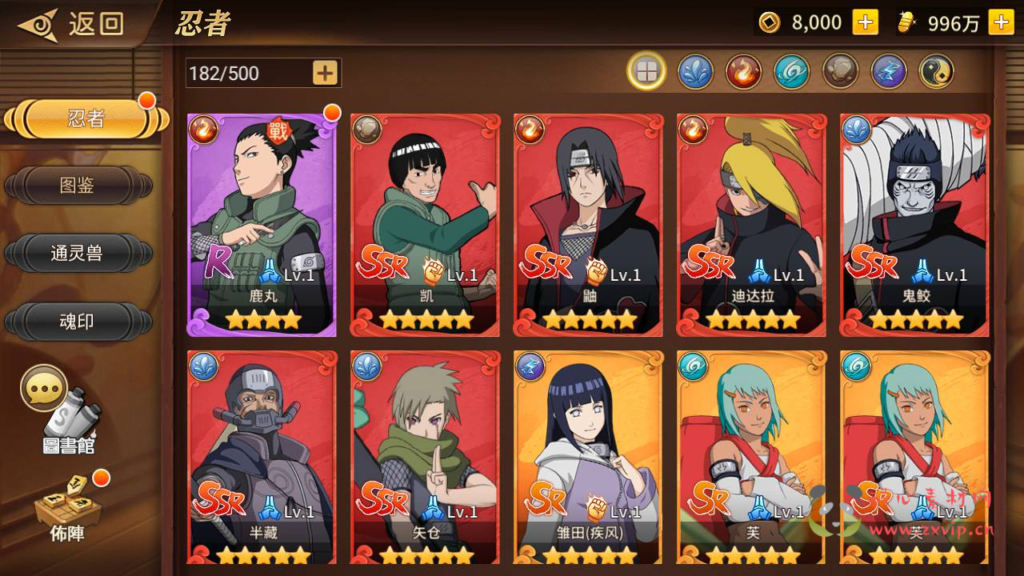The image size is (1024, 576).
Task: Filter ninja by lightning element
Action: pyautogui.click(x=887, y=71)
